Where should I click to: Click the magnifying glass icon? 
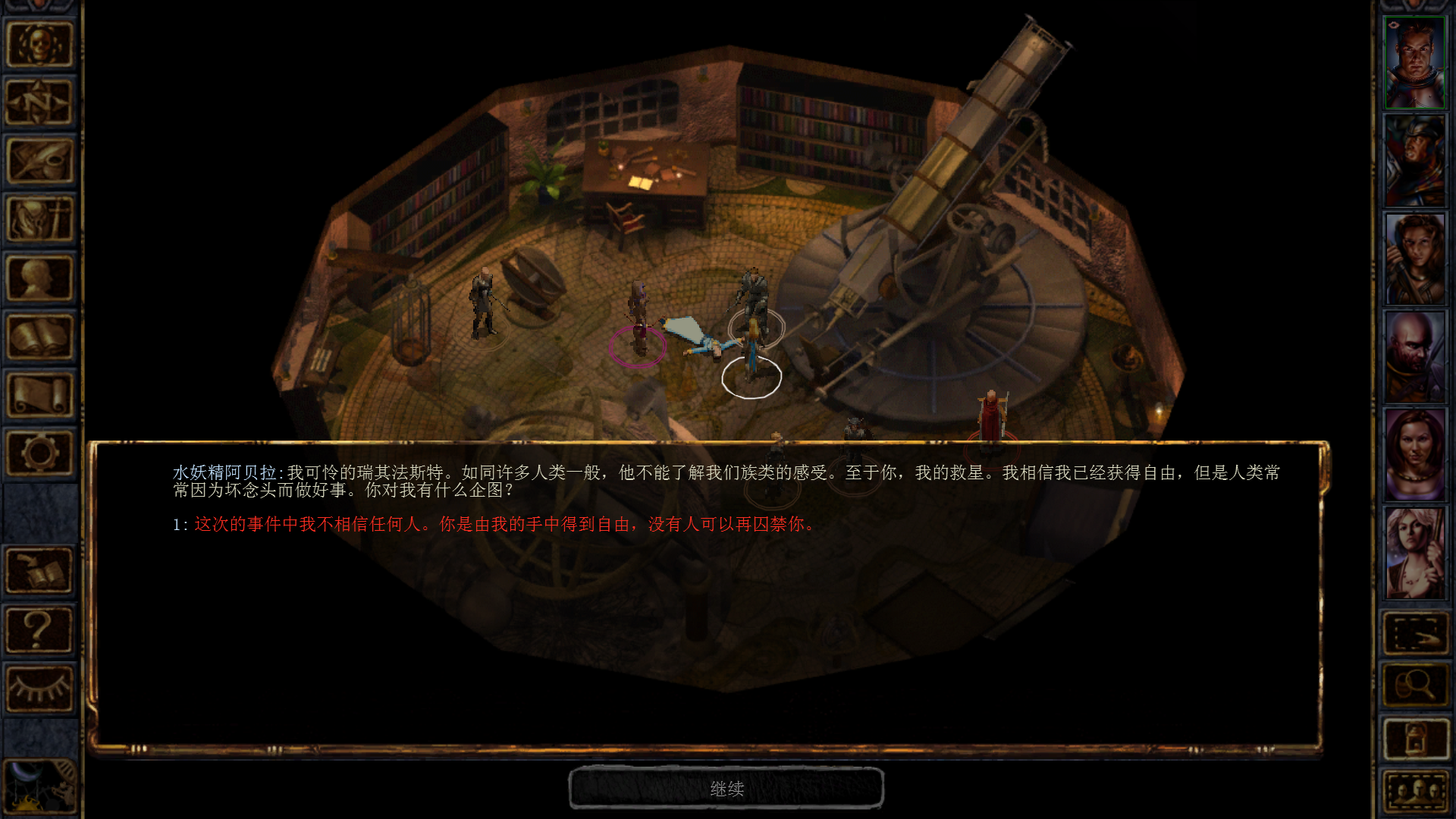(x=1414, y=686)
